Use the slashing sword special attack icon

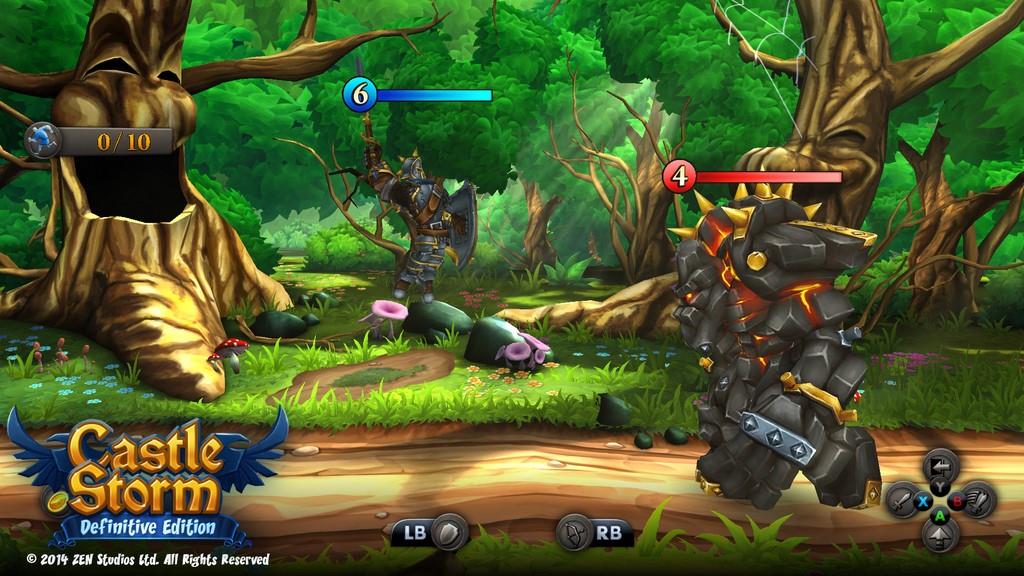(x=978, y=499)
